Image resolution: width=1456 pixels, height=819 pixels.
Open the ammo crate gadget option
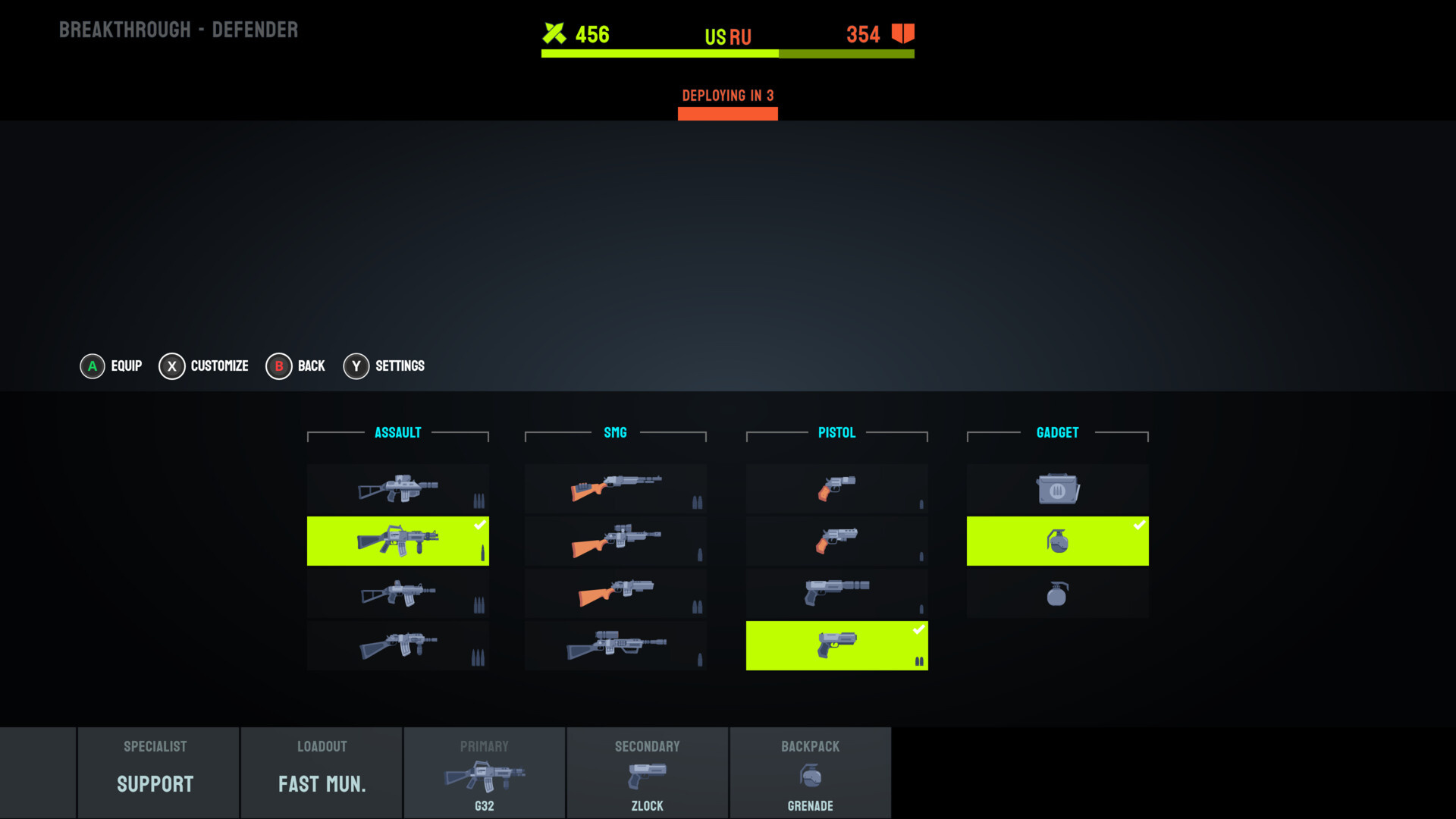pyautogui.click(x=1057, y=489)
